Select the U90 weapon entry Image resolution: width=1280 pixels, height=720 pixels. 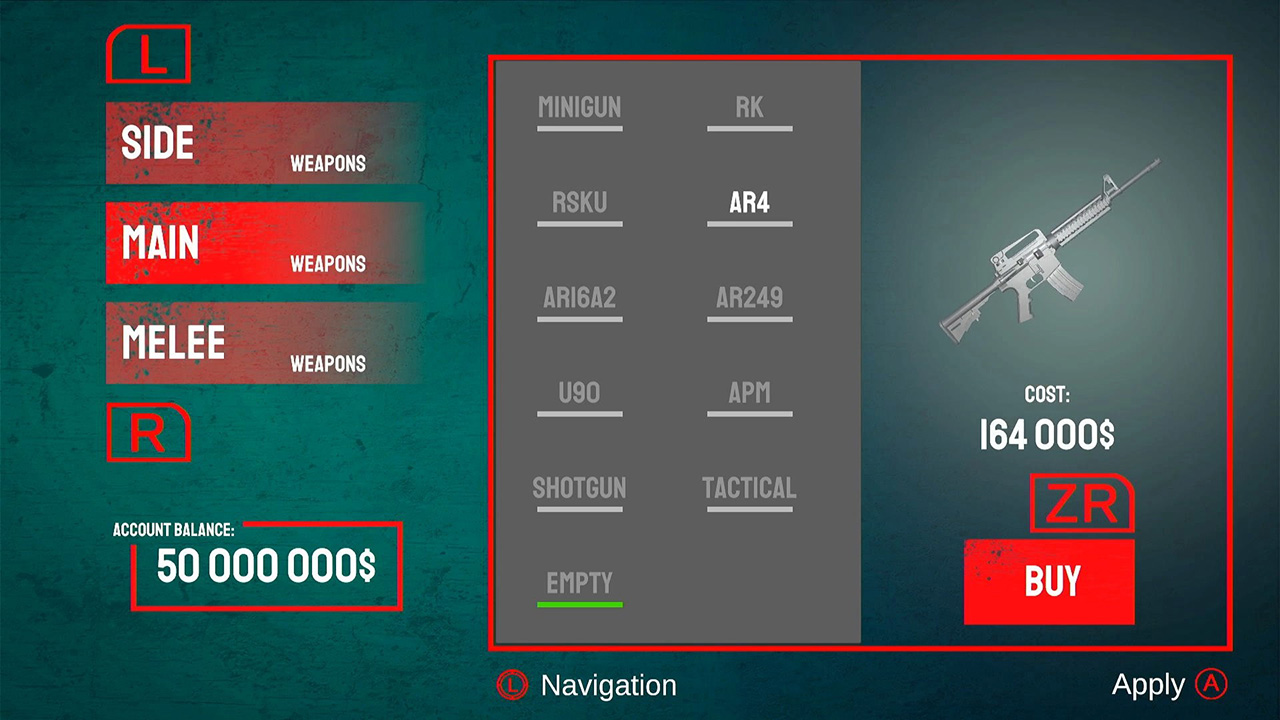(x=580, y=393)
